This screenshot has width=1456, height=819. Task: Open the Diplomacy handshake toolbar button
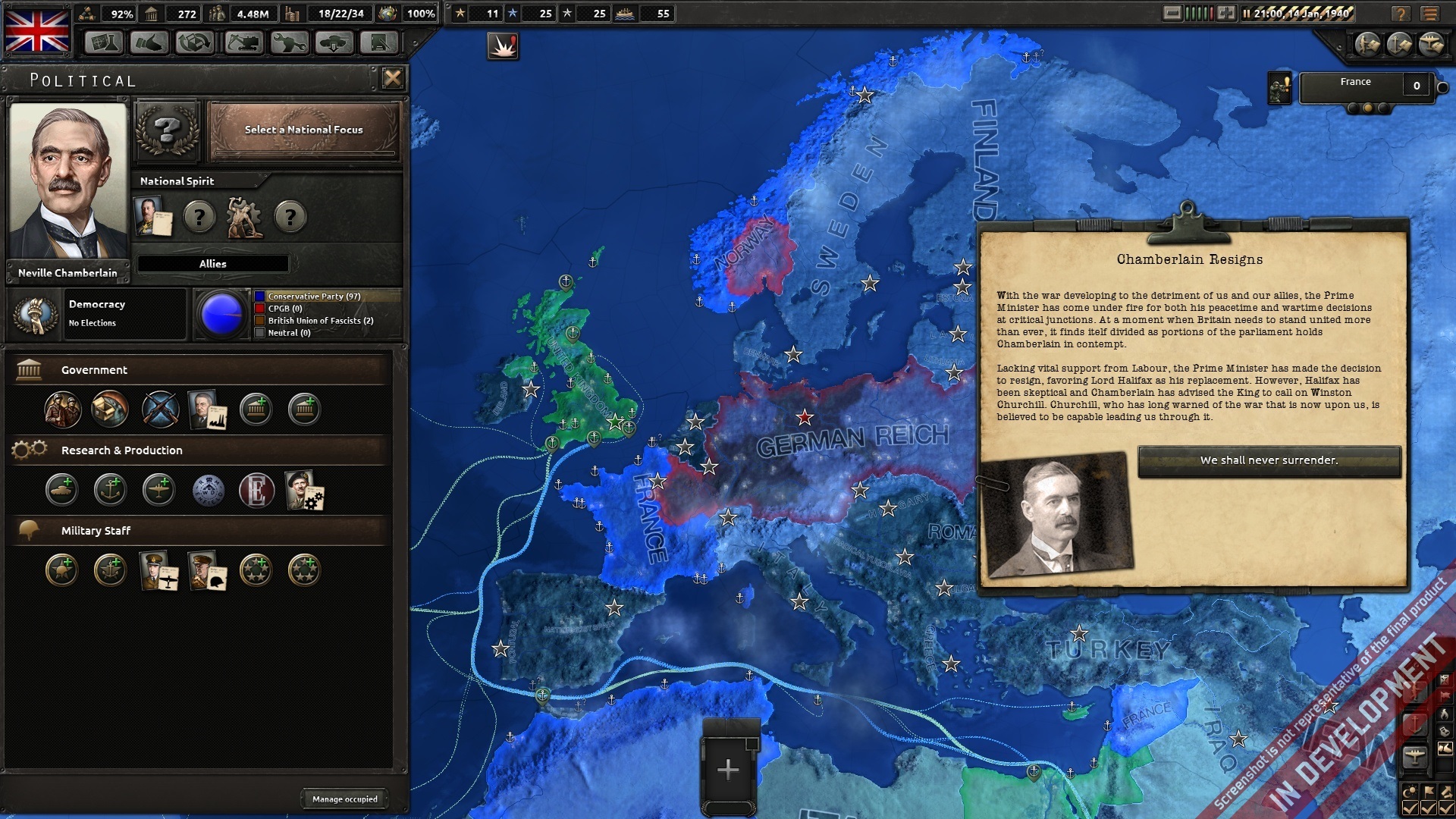pos(149,42)
